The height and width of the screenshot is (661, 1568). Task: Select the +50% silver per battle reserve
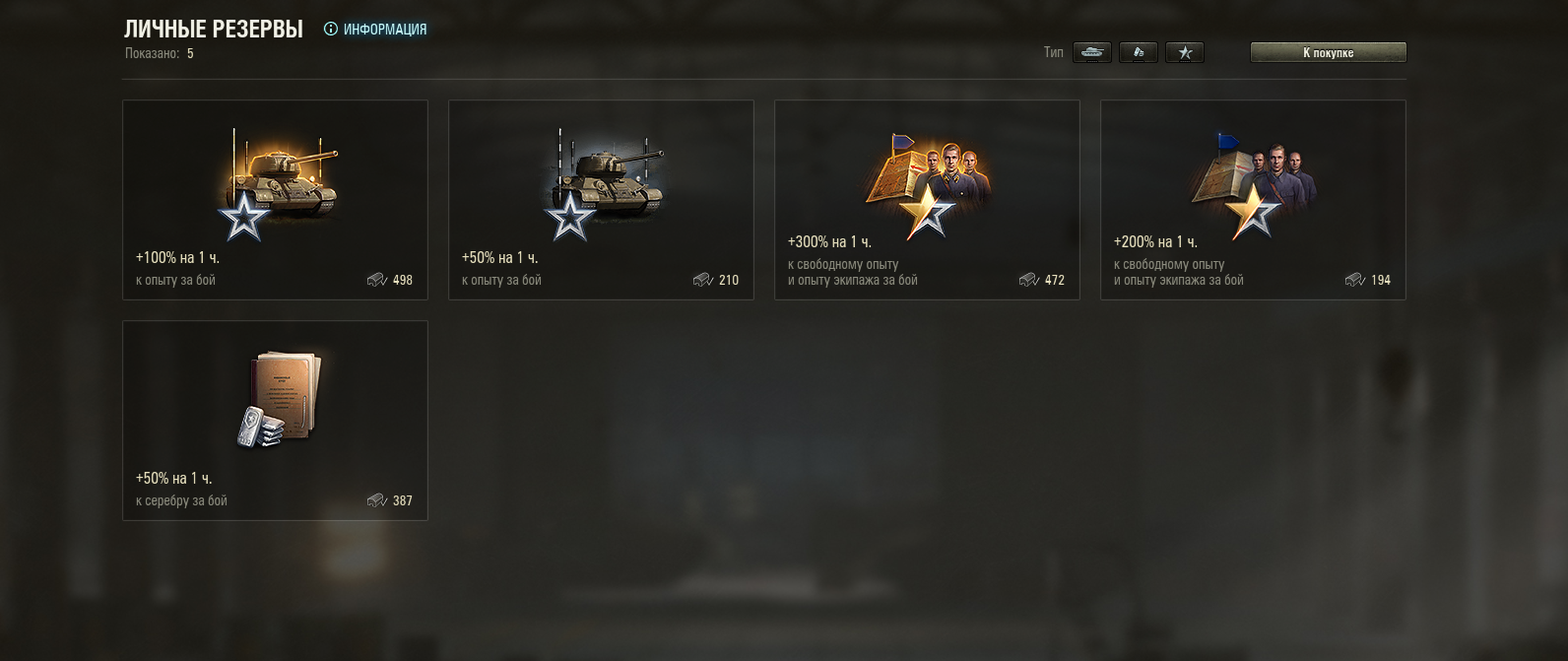275,421
